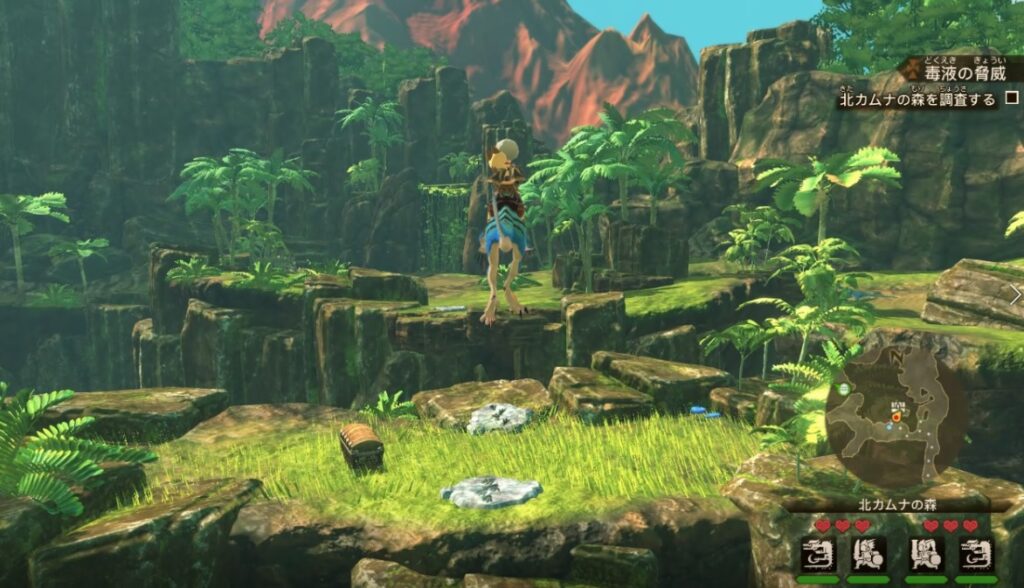Click the 北カムナの森を調査する objective text
The image size is (1024, 588).
[917, 99]
